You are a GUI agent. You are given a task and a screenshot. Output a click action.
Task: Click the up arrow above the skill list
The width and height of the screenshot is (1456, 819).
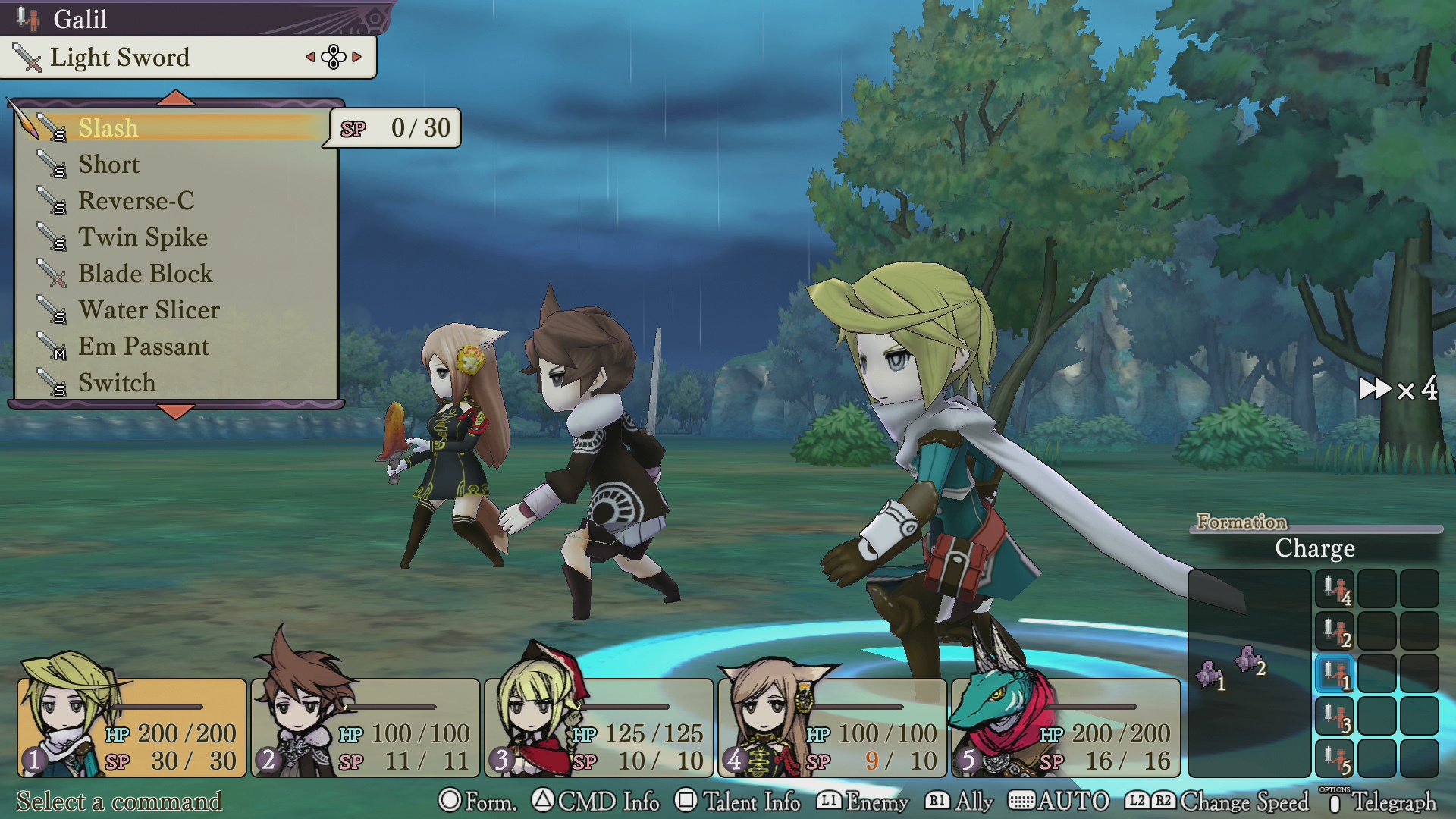click(175, 97)
